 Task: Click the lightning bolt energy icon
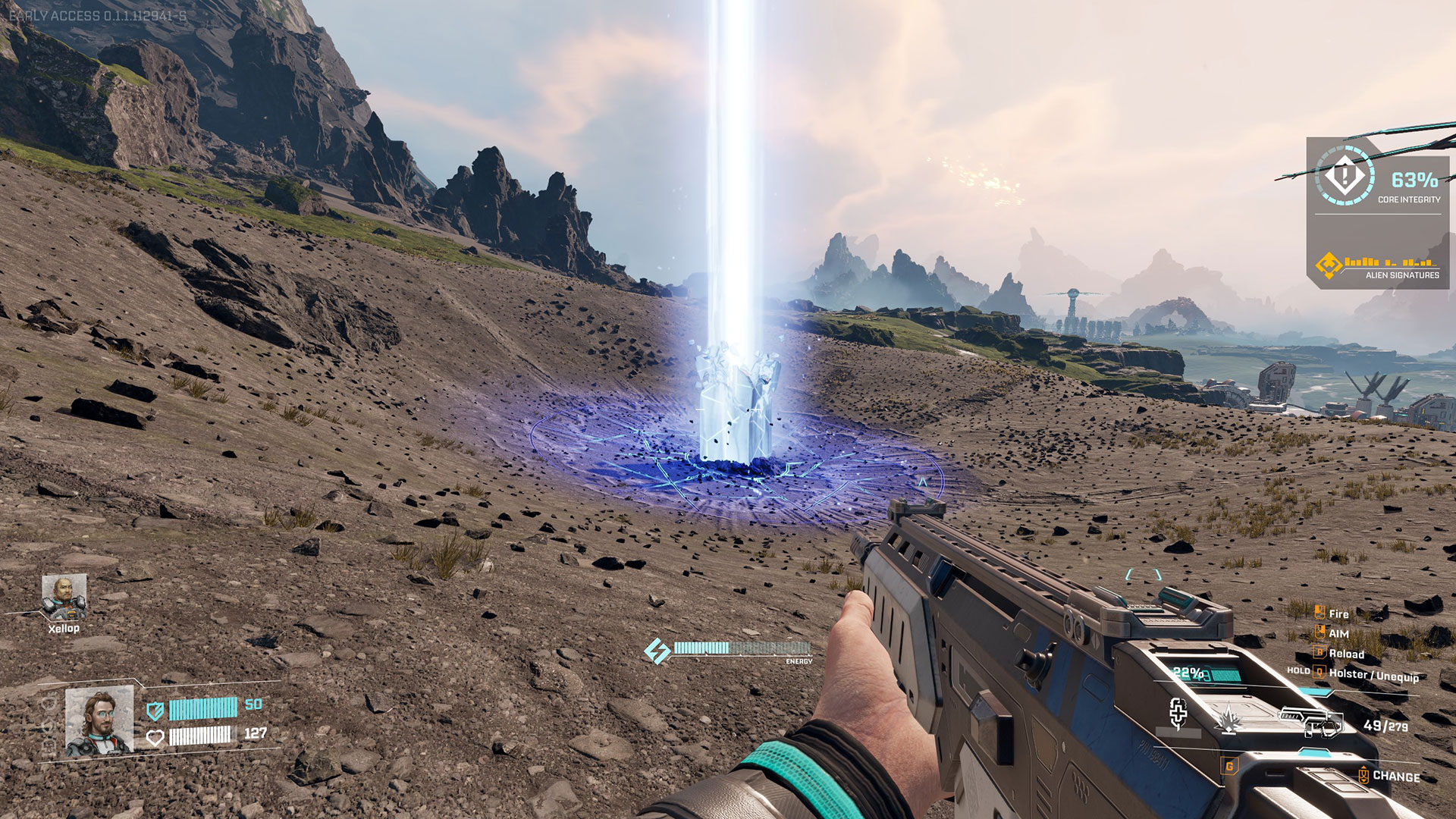[657, 651]
